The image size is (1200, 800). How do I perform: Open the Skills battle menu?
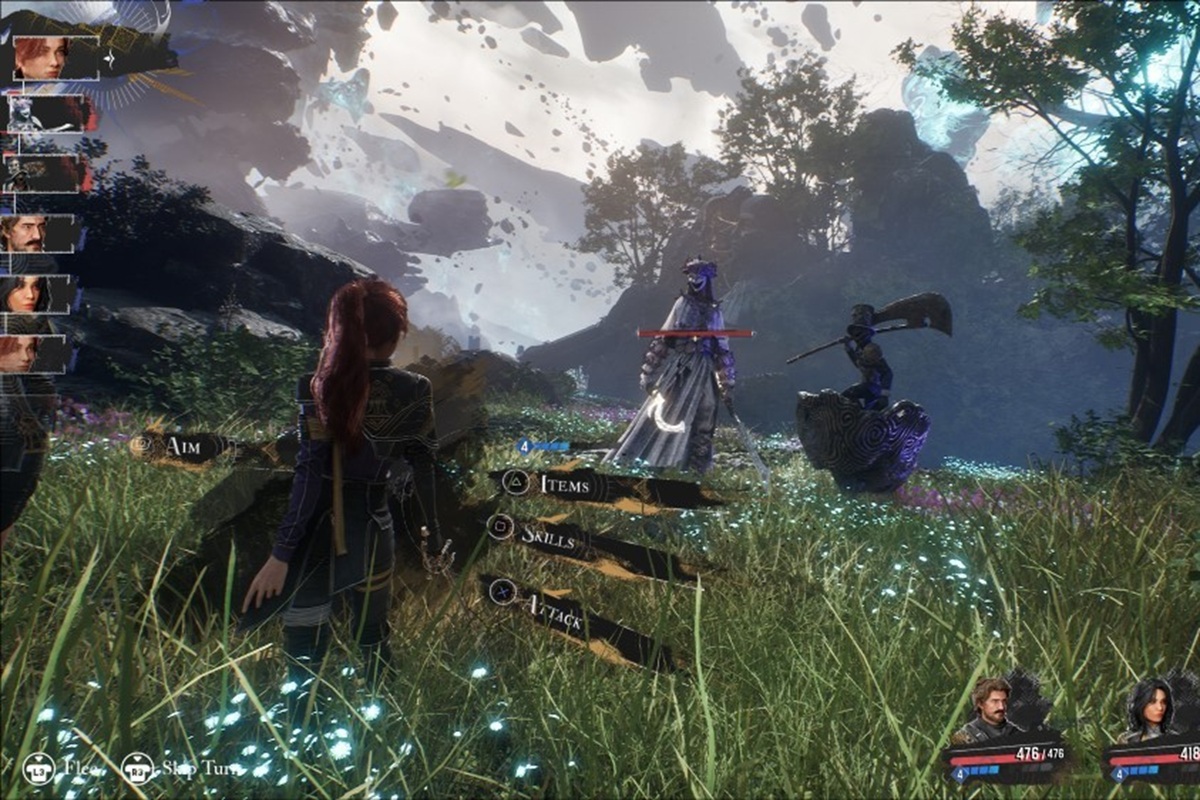tap(546, 535)
